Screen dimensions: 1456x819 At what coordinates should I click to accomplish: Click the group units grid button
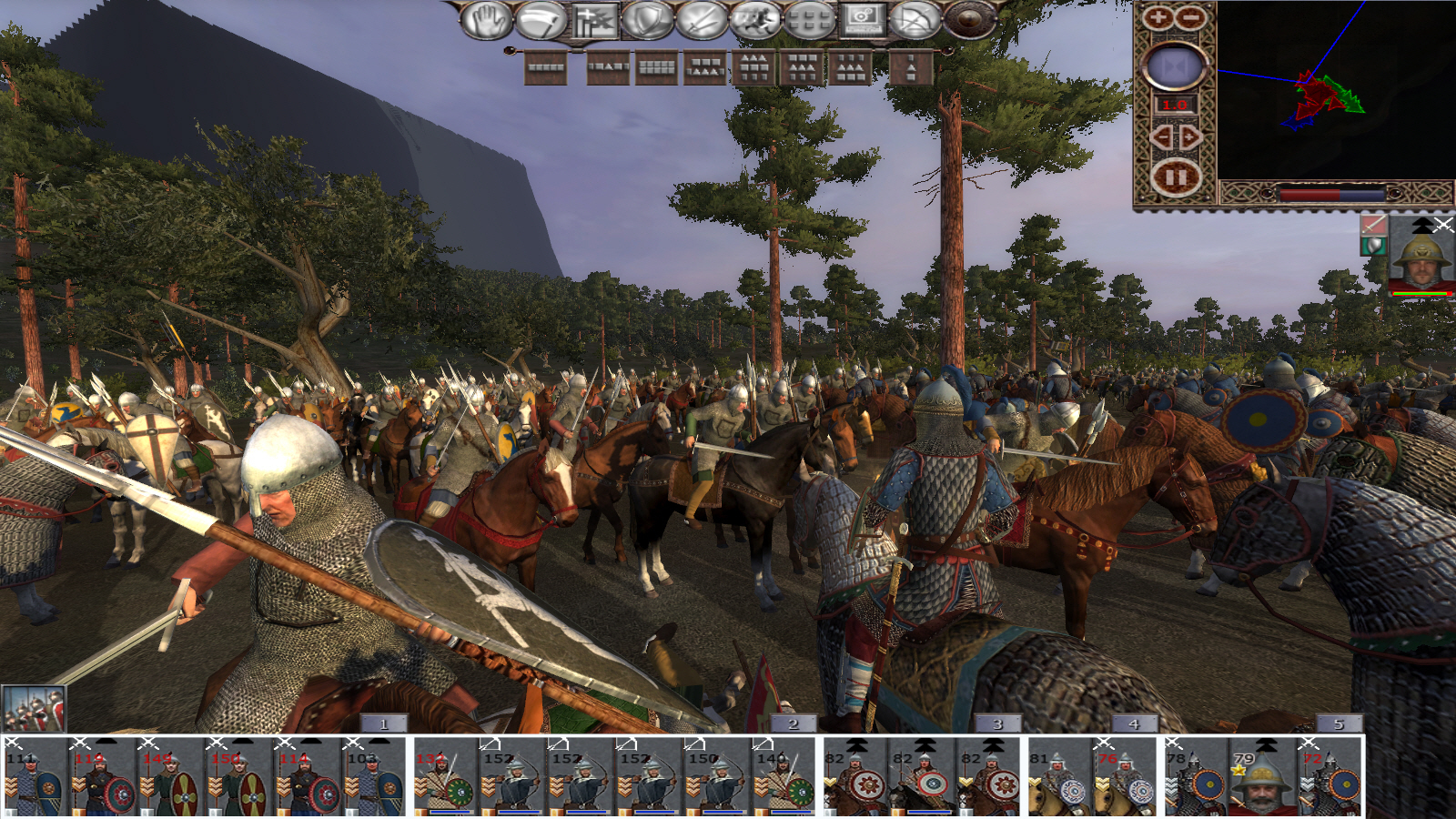click(x=809, y=20)
